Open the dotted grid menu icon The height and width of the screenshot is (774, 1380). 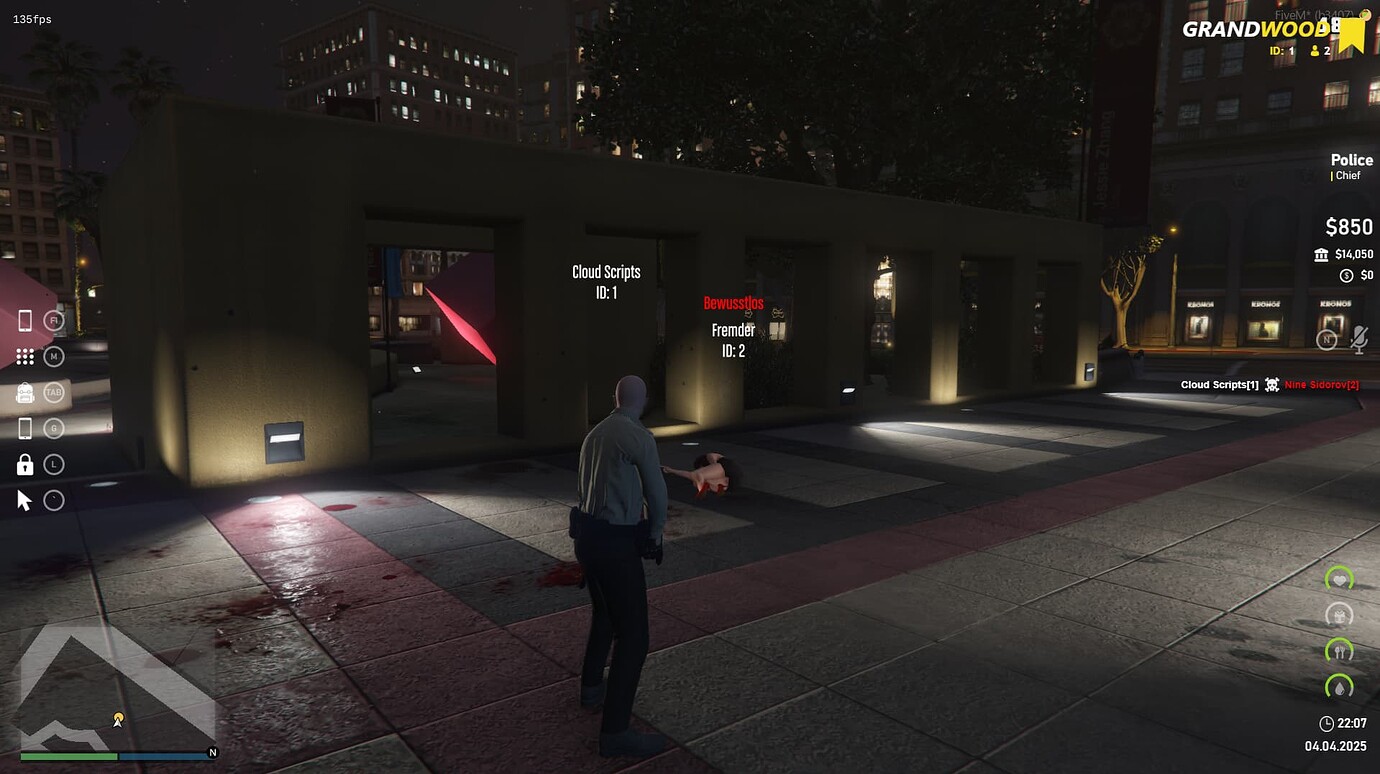pyautogui.click(x=25, y=357)
